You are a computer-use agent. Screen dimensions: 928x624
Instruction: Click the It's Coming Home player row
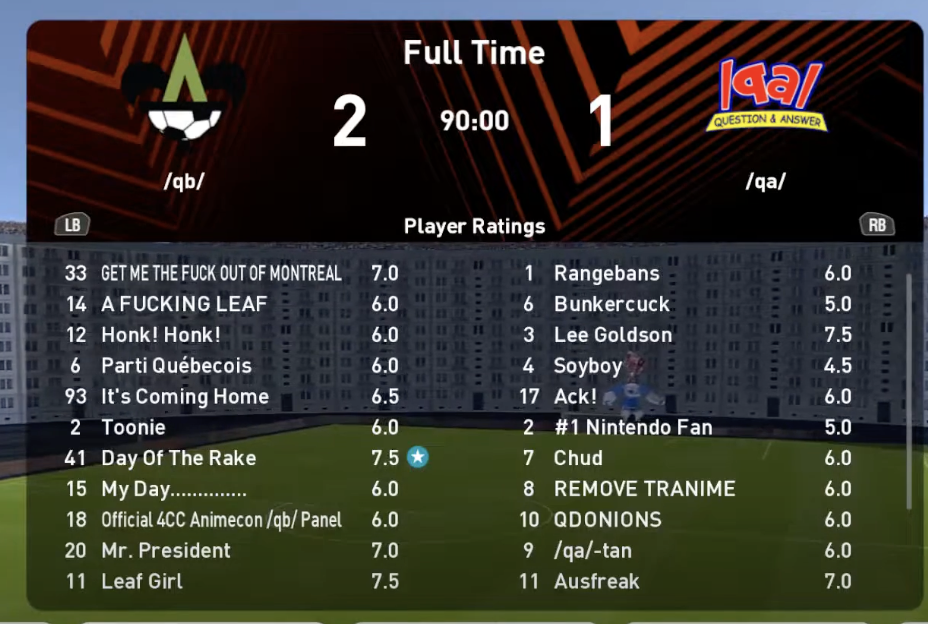click(185, 397)
